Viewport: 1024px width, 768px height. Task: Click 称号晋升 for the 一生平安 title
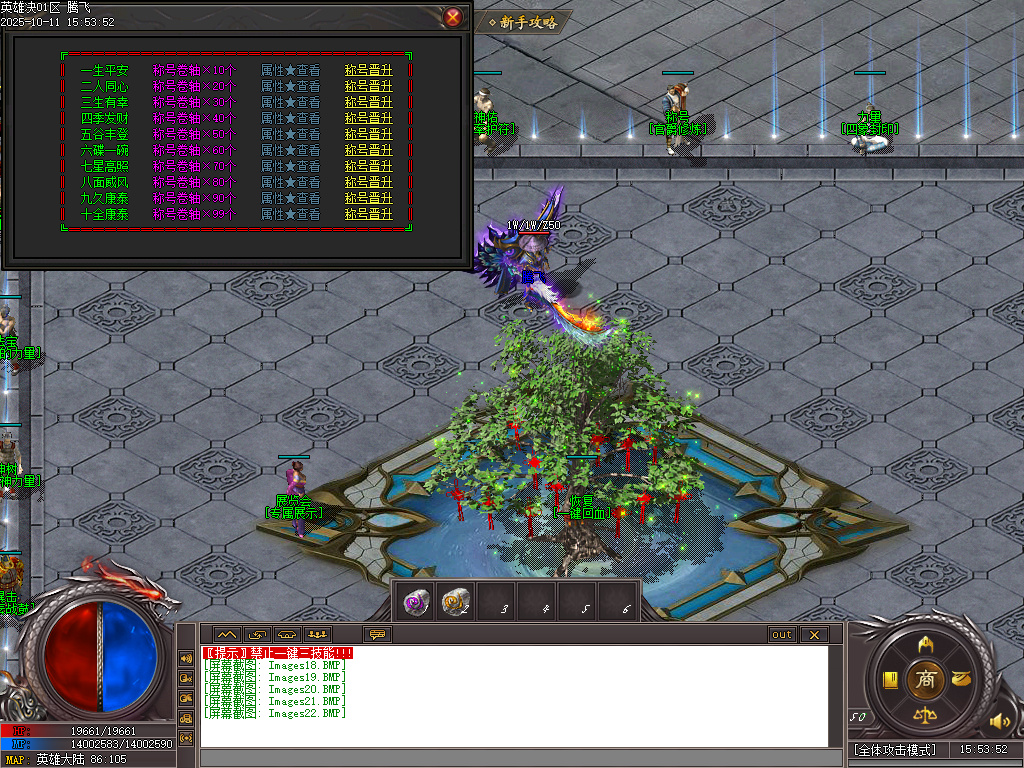pos(369,71)
